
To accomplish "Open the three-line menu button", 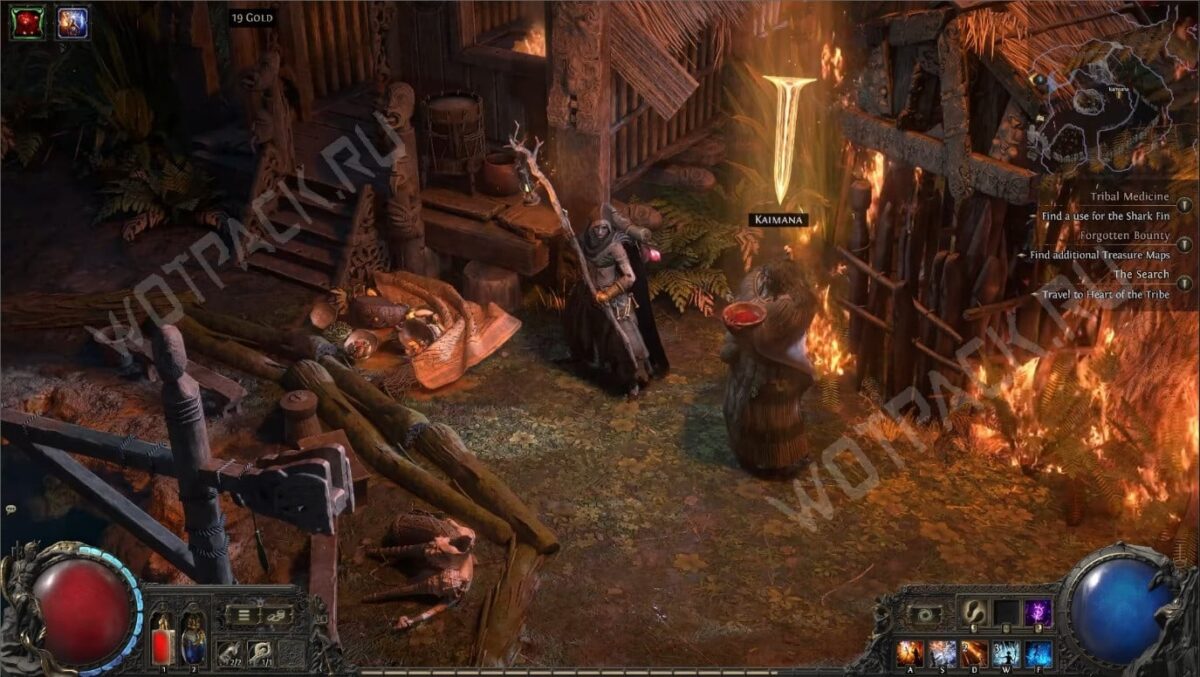I will pos(242,615).
